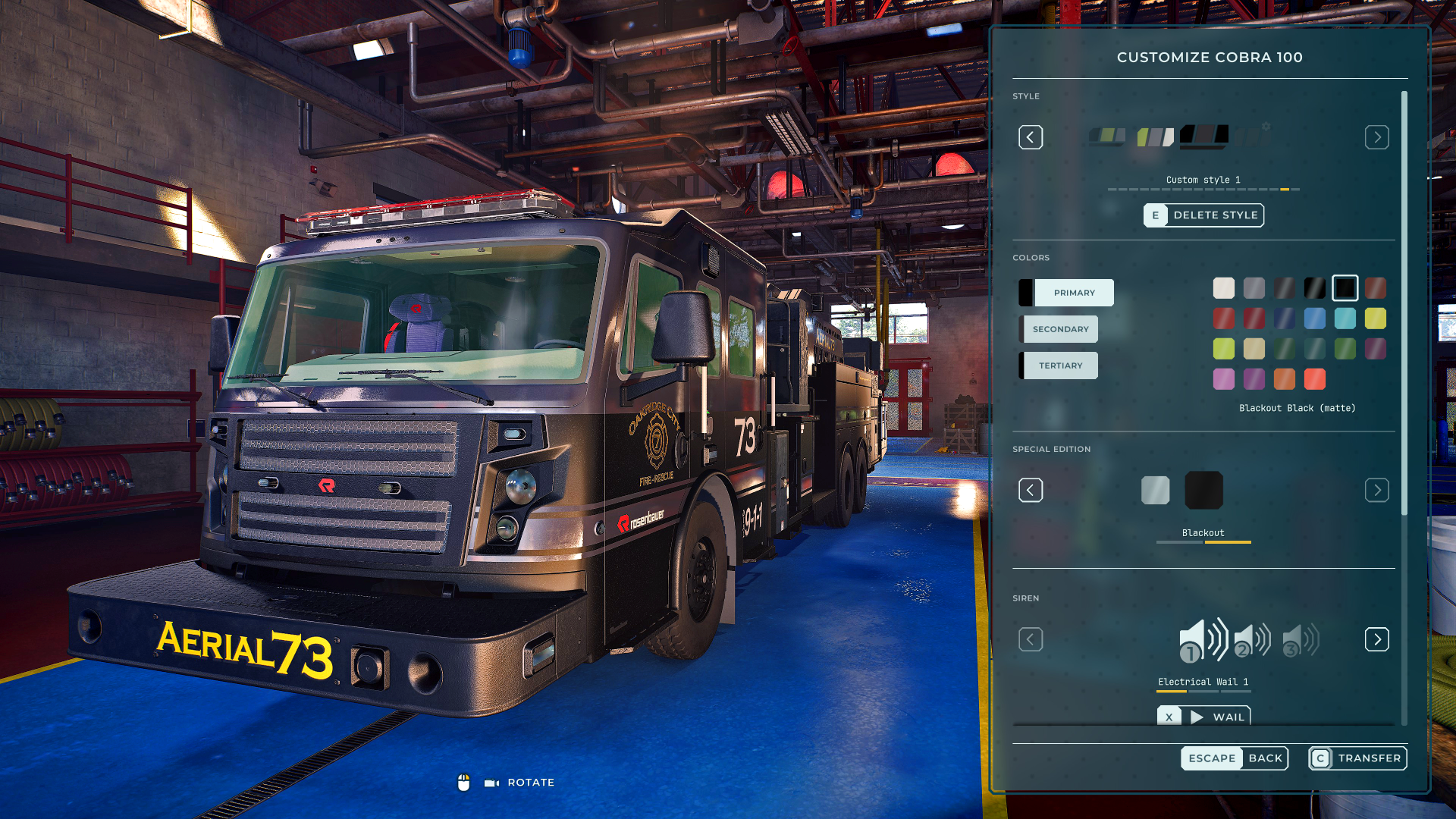Go back to previous special edition
Image resolution: width=1456 pixels, height=819 pixels.
pyautogui.click(x=1031, y=491)
